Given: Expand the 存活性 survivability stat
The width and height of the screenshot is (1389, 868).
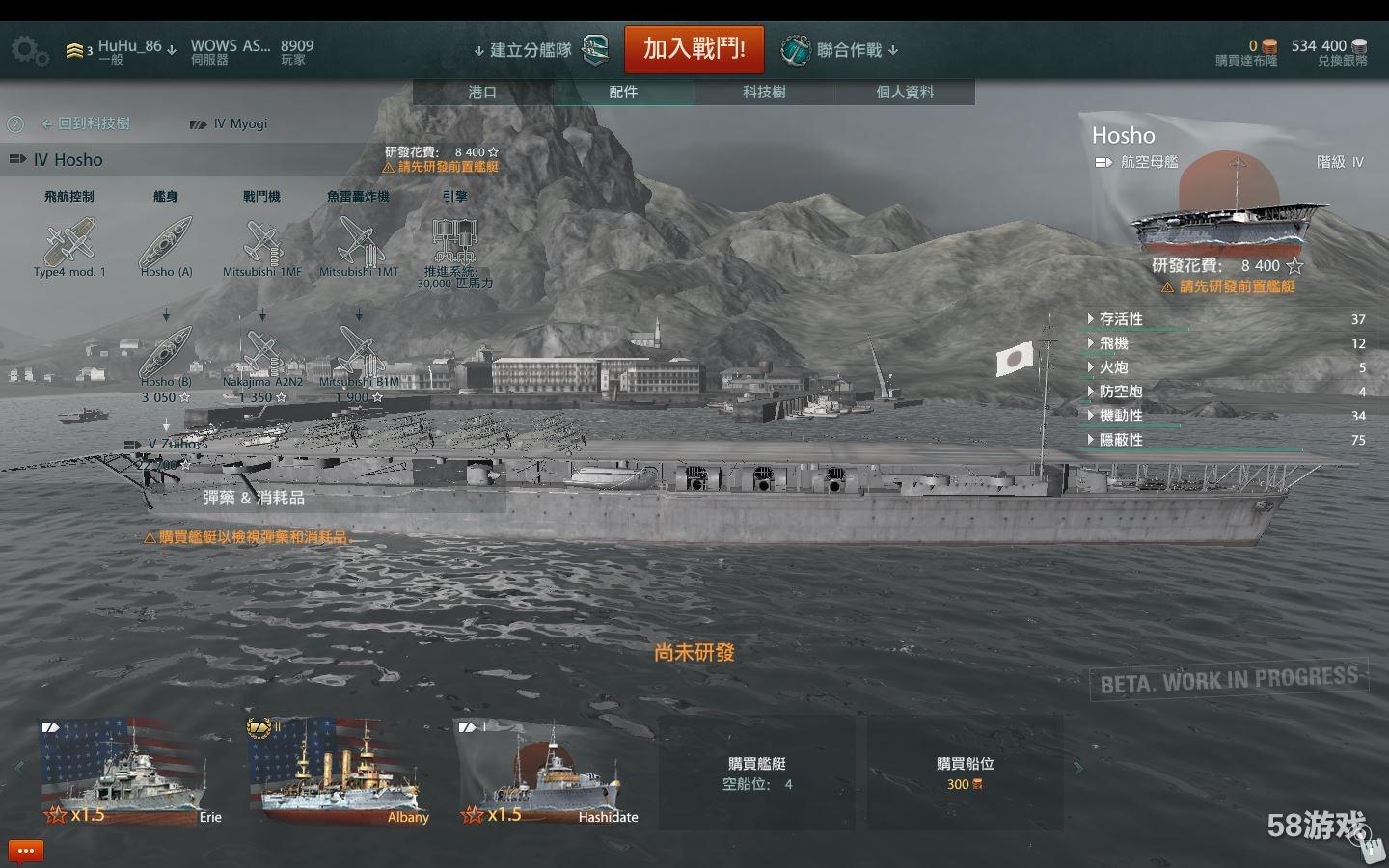Looking at the screenshot, I should [x=1121, y=319].
